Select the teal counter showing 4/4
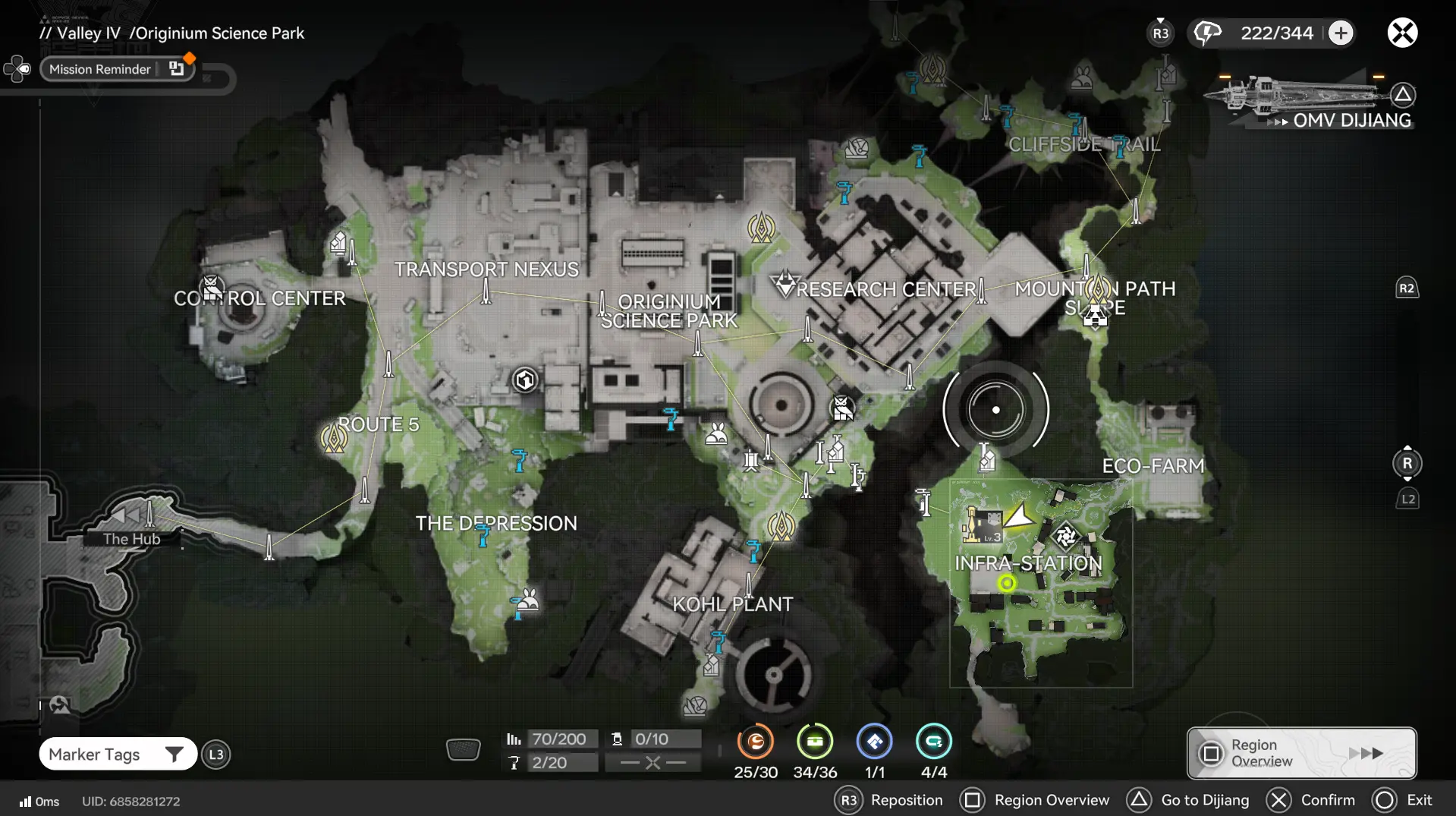This screenshot has height=816, width=1456. pos(933,742)
